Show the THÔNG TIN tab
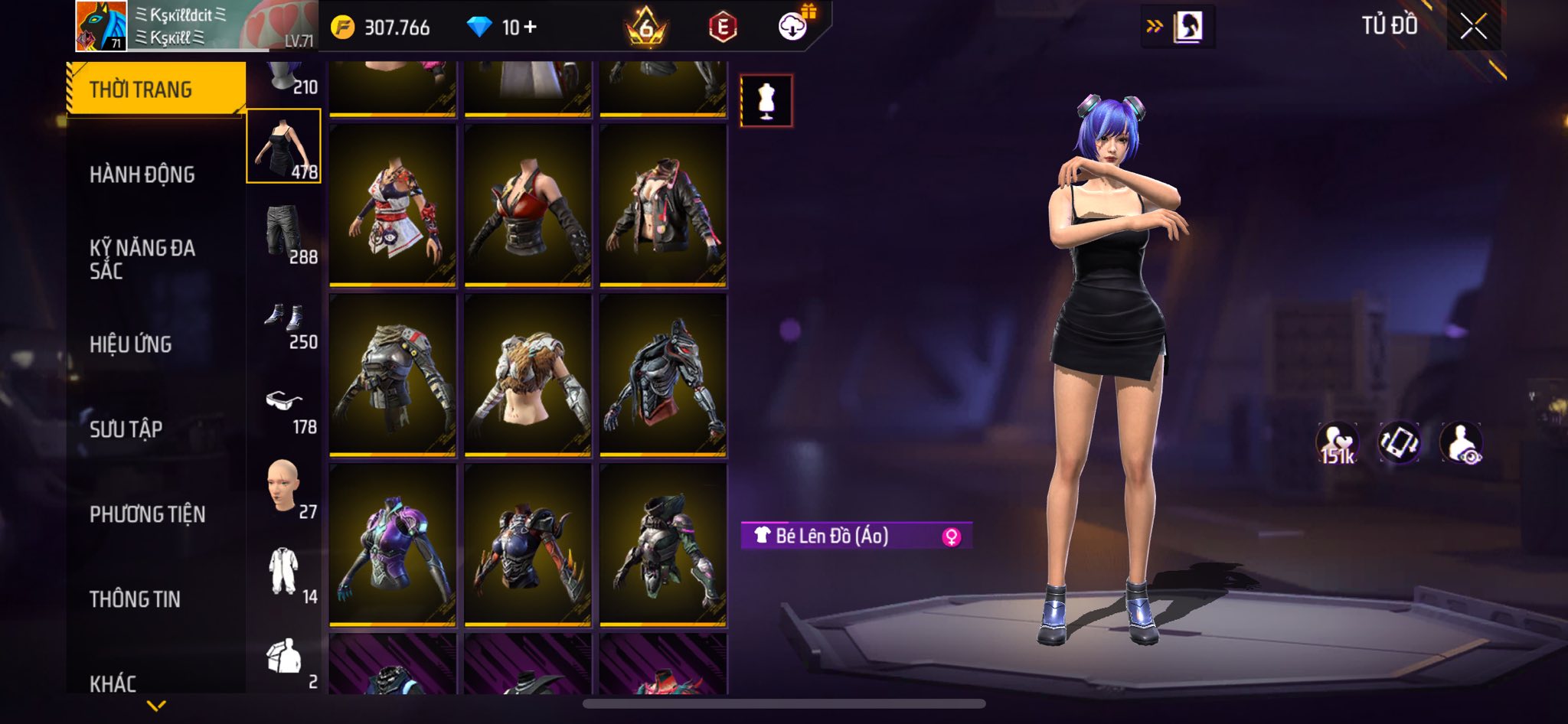This screenshot has height=724, width=1568. click(x=136, y=599)
